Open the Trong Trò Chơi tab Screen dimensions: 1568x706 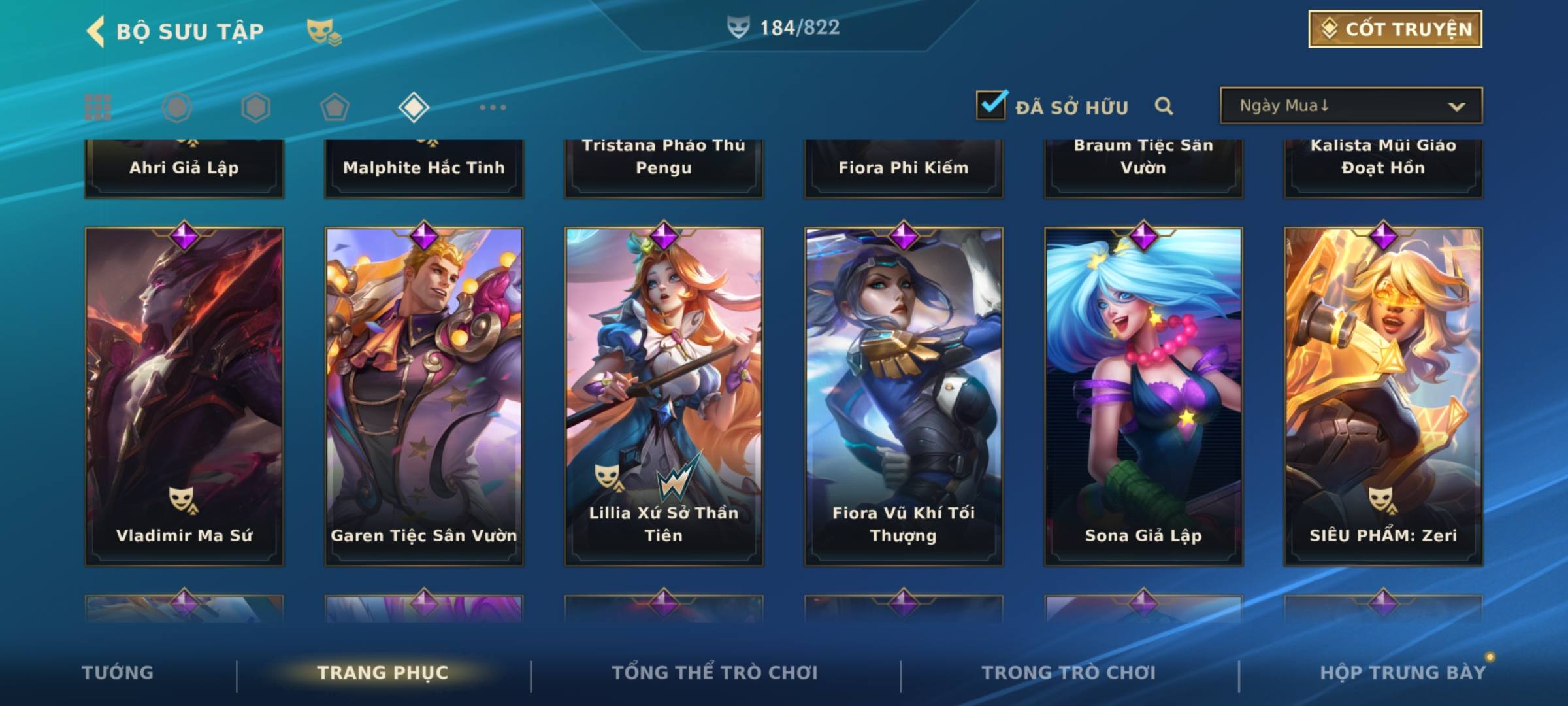point(1069,673)
